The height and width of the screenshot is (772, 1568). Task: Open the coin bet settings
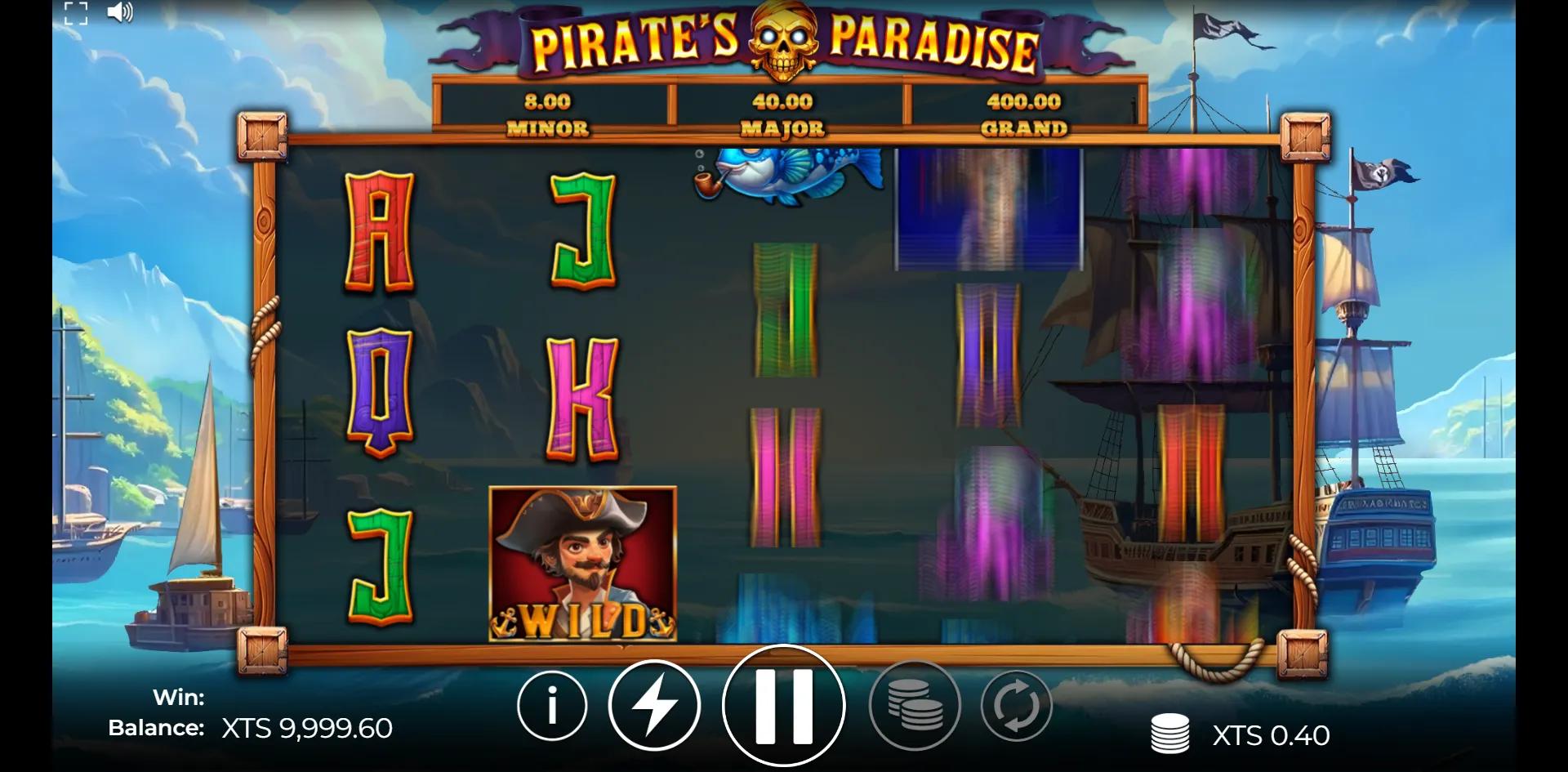pyautogui.click(x=916, y=706)
